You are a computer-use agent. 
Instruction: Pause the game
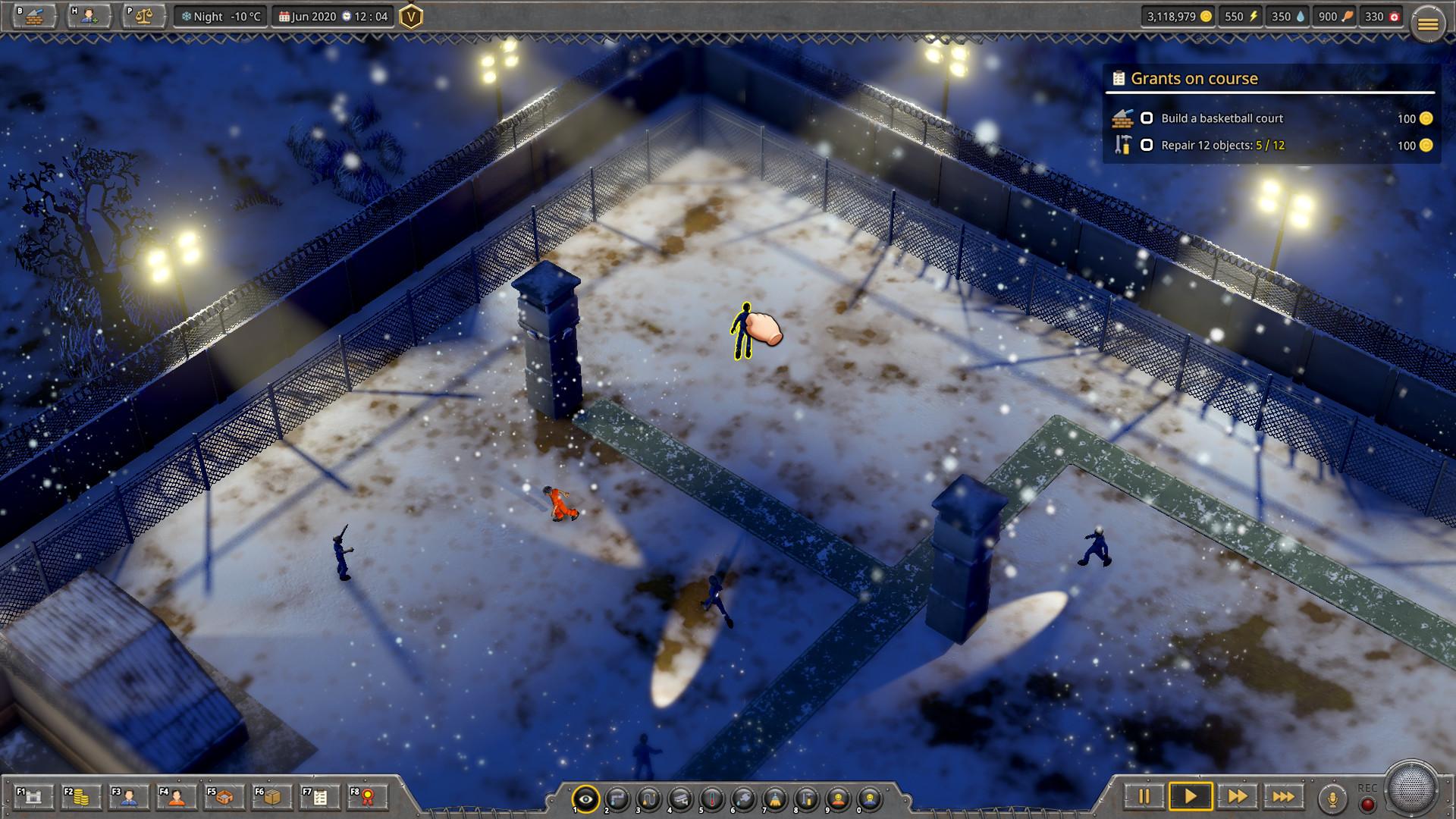tap(1144, 796)
